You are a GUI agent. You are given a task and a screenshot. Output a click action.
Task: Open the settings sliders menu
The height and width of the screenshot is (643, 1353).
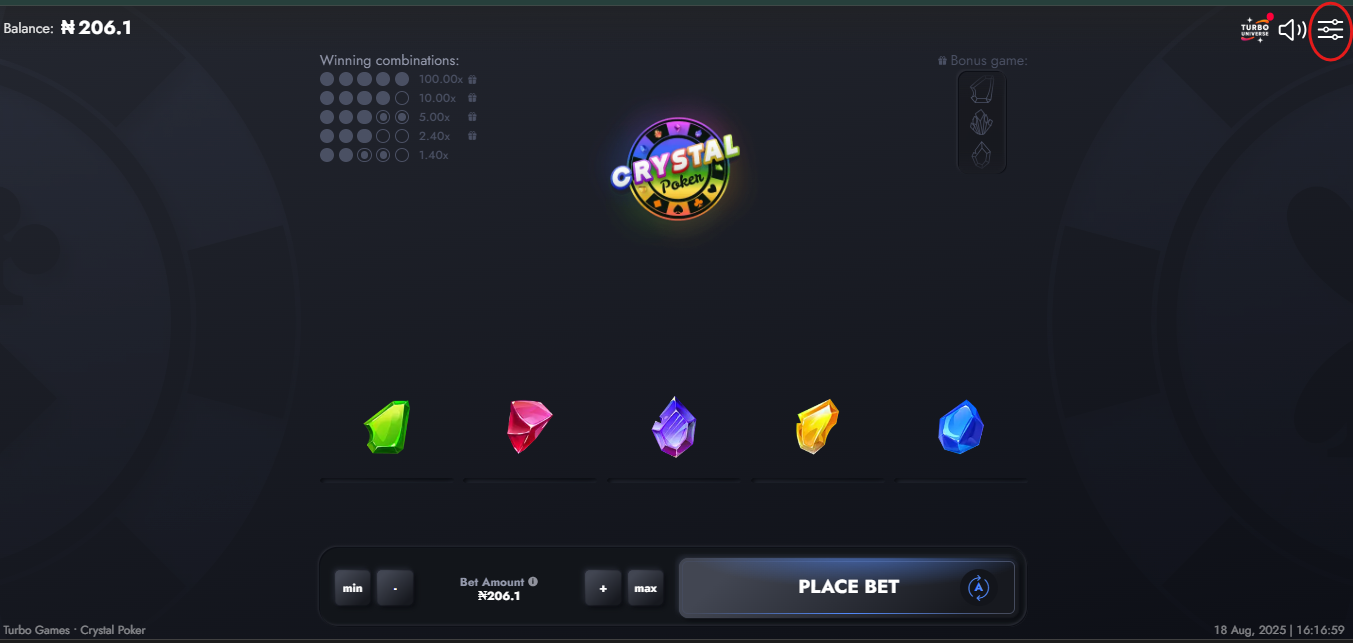(1330, 30)
